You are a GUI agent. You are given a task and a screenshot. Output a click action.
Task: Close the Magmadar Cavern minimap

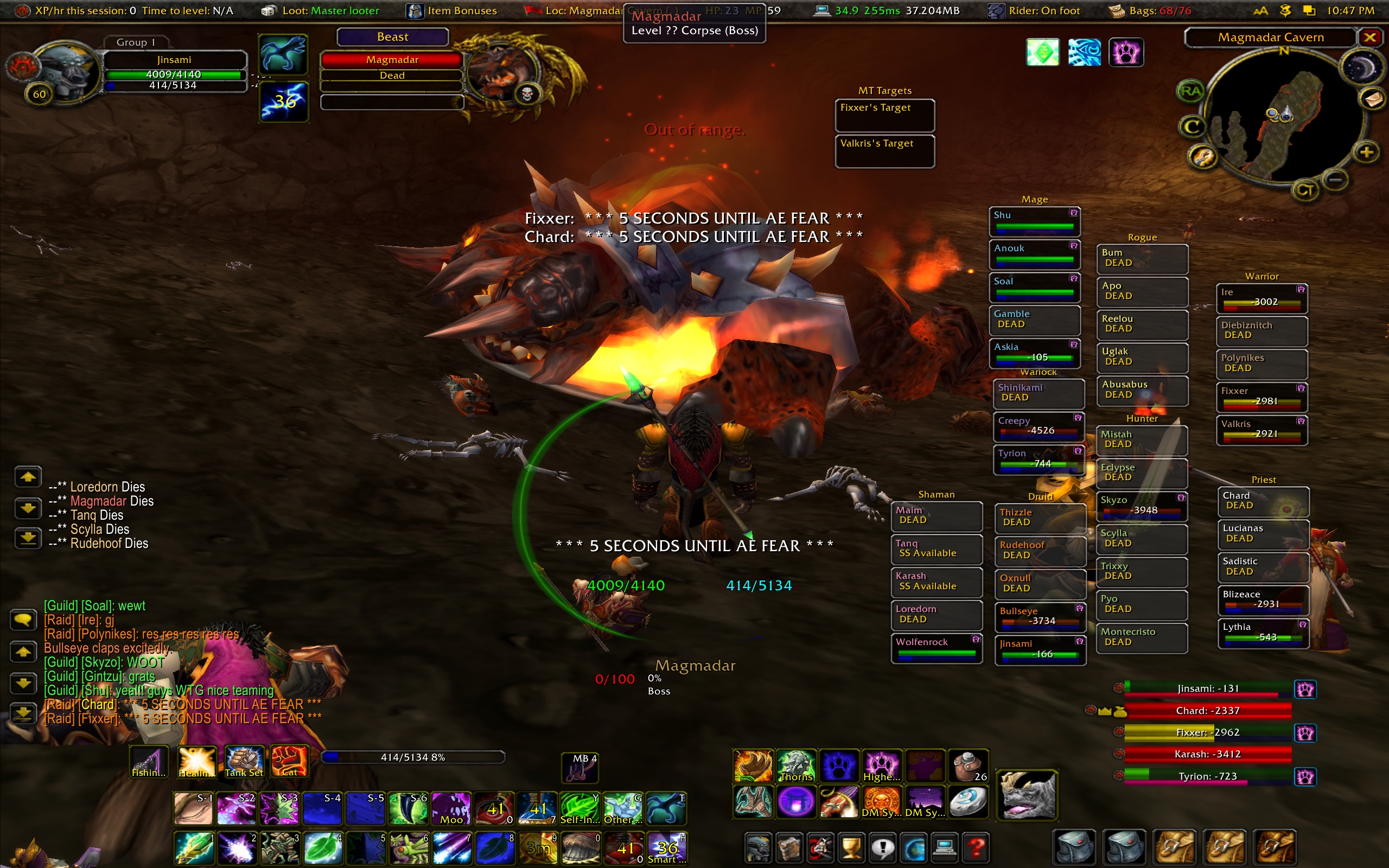1370,38
